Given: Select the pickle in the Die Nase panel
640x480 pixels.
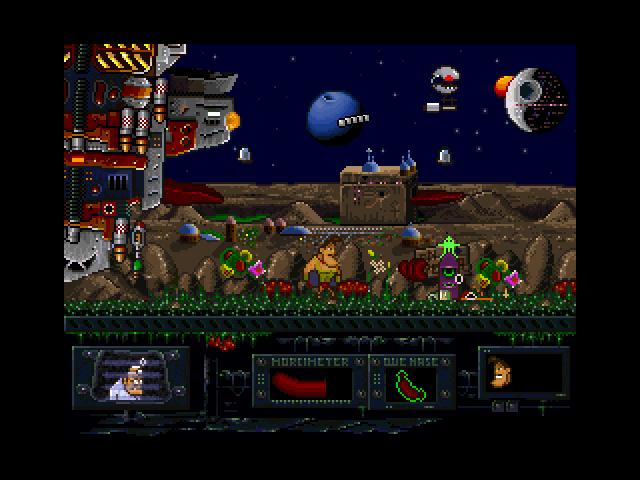Looking at the screenshot, I should click(x=412, y=383).
